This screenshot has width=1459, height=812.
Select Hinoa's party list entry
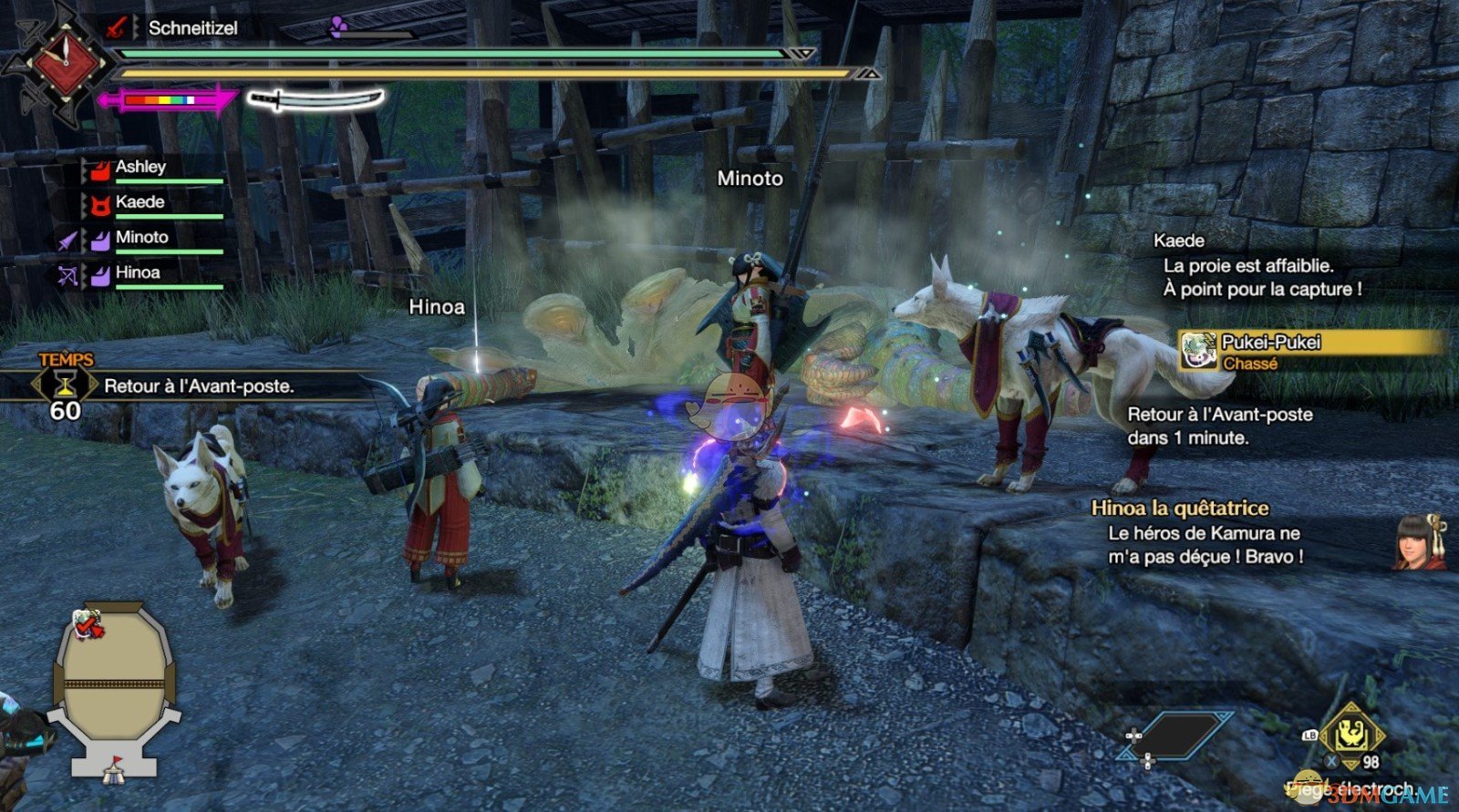[x=138, y=273]
